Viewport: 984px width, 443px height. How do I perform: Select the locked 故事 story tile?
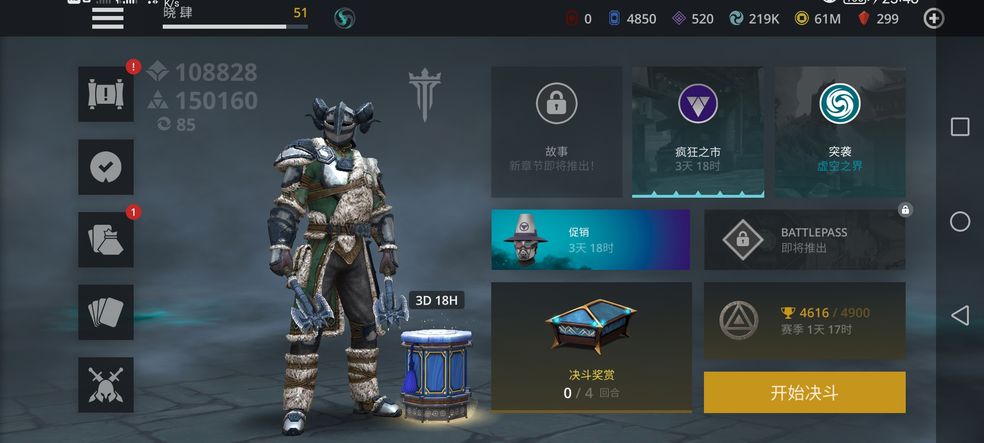point(556,132)
